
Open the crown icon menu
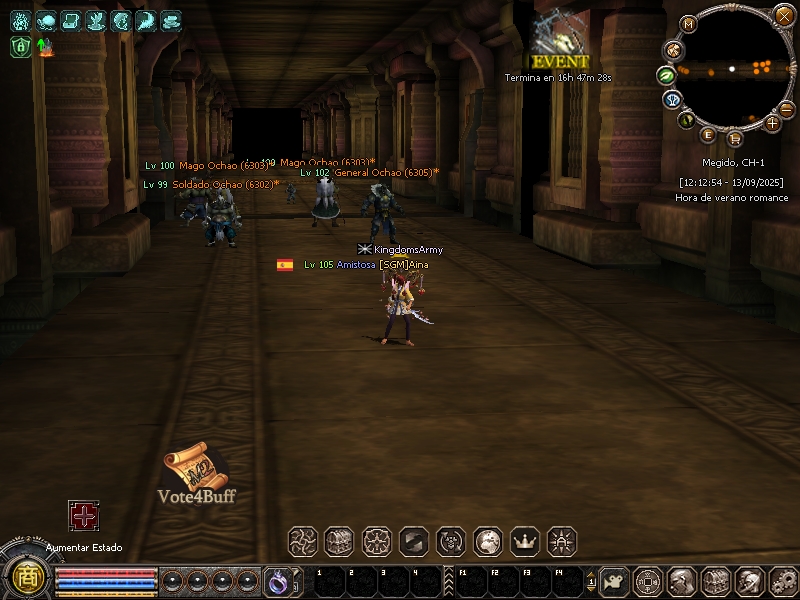[x=525, y=542]
